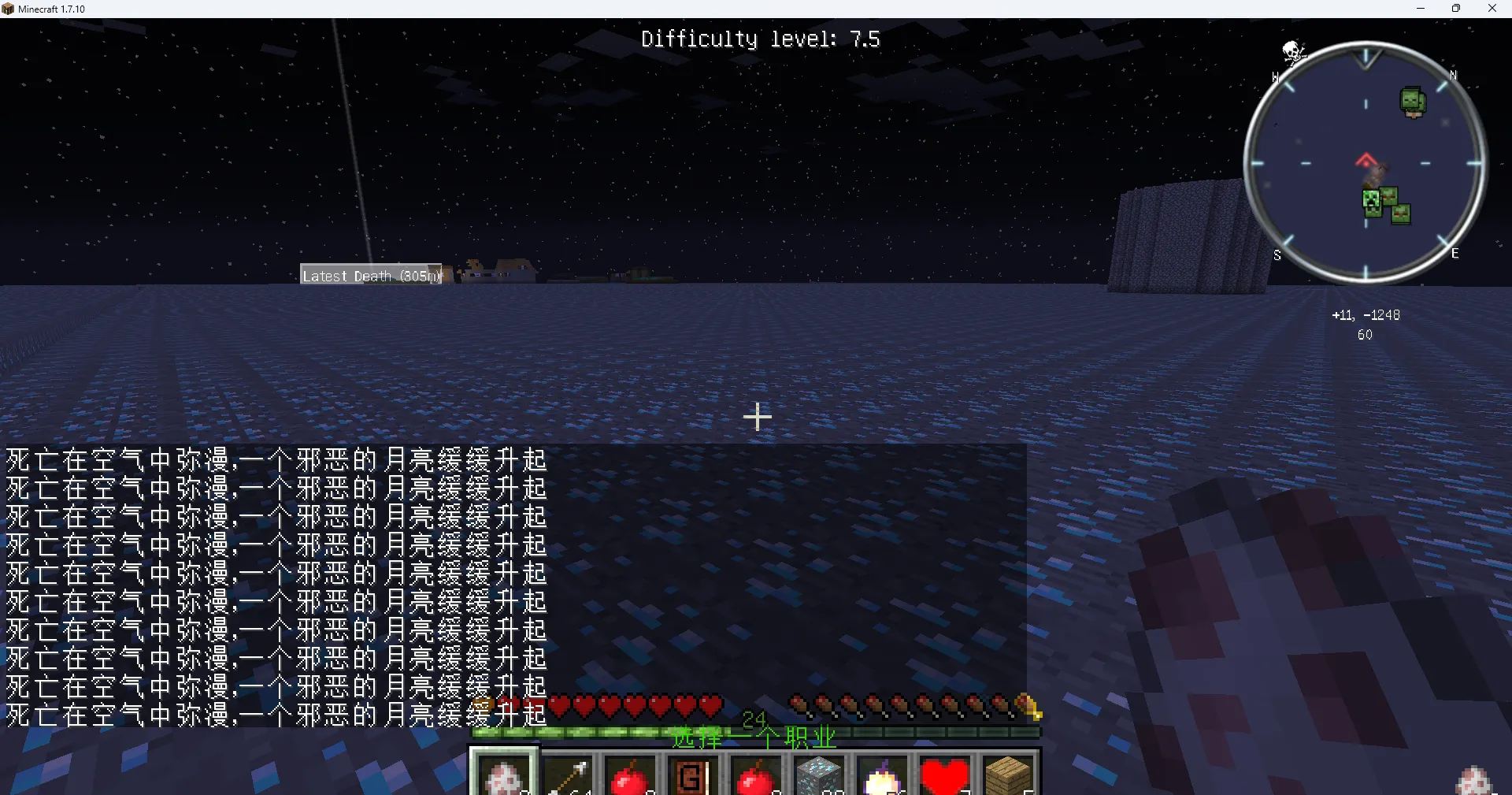Select the arrow in the second hotbar slot
Image resolution: width=1512 pixels, height=795 pixels.
568,776
